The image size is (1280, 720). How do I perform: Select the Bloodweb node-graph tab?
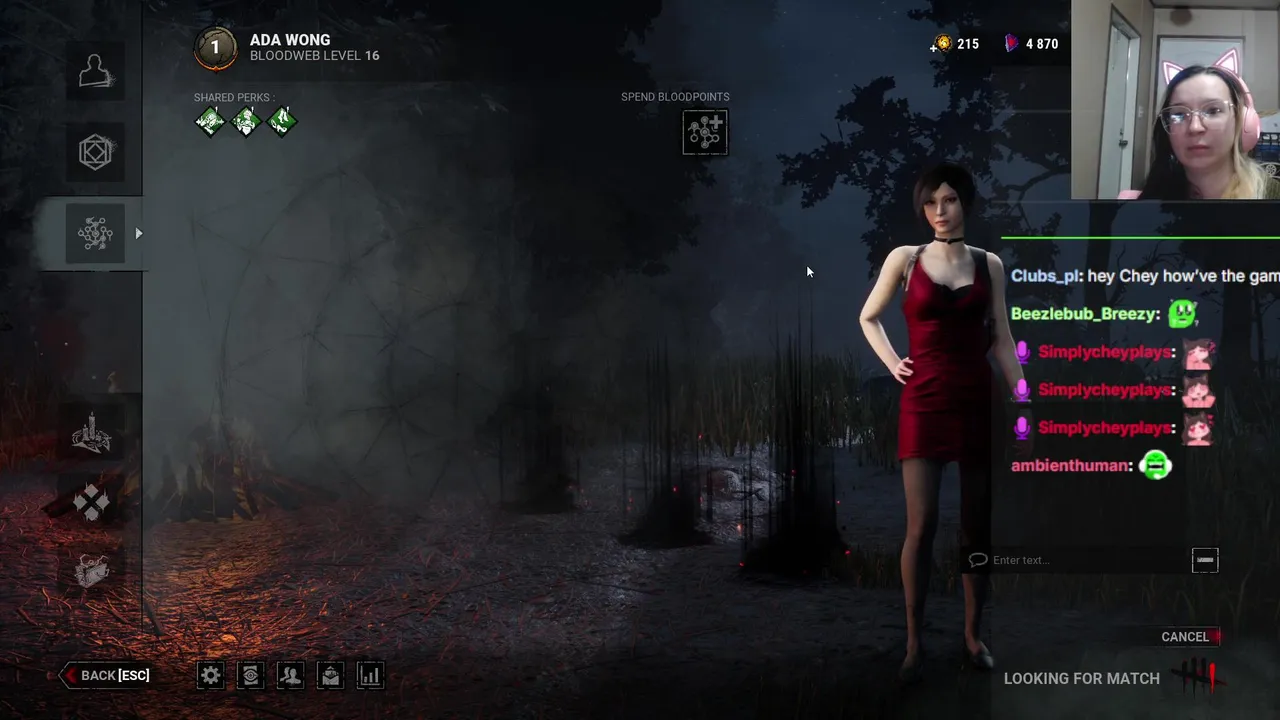coord(95,234)
